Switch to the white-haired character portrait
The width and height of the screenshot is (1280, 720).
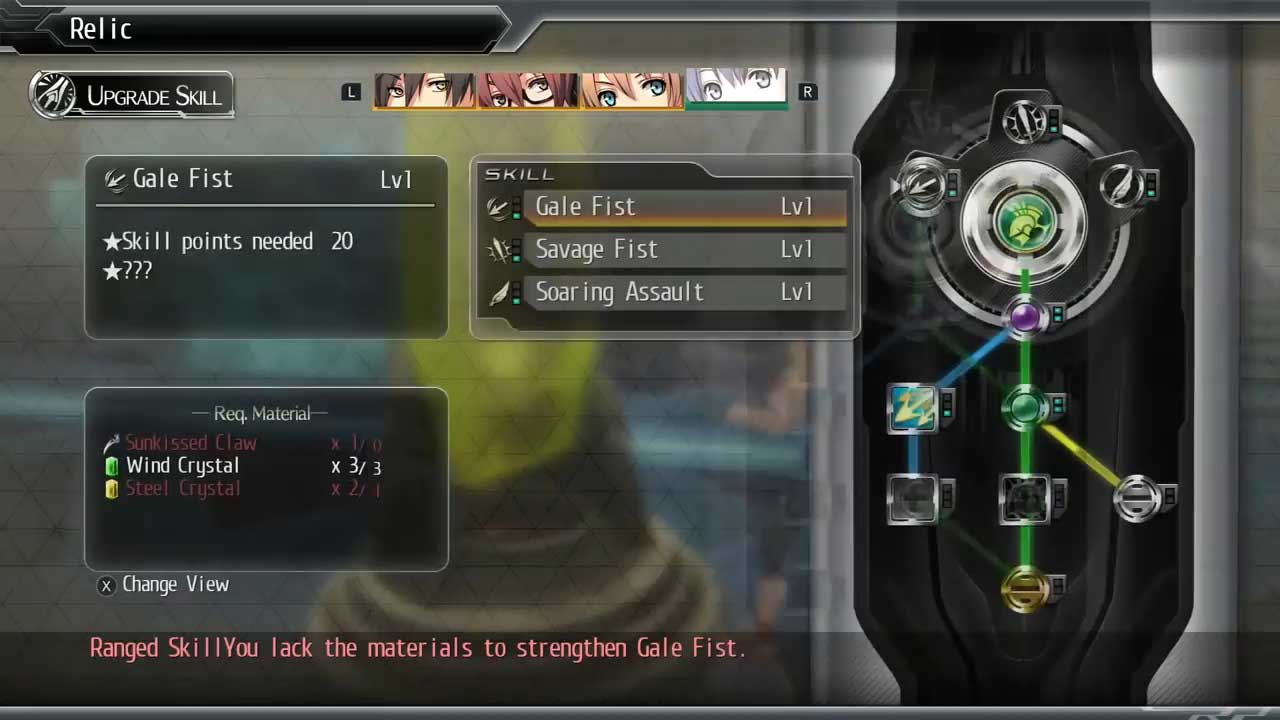click(736, 88)
